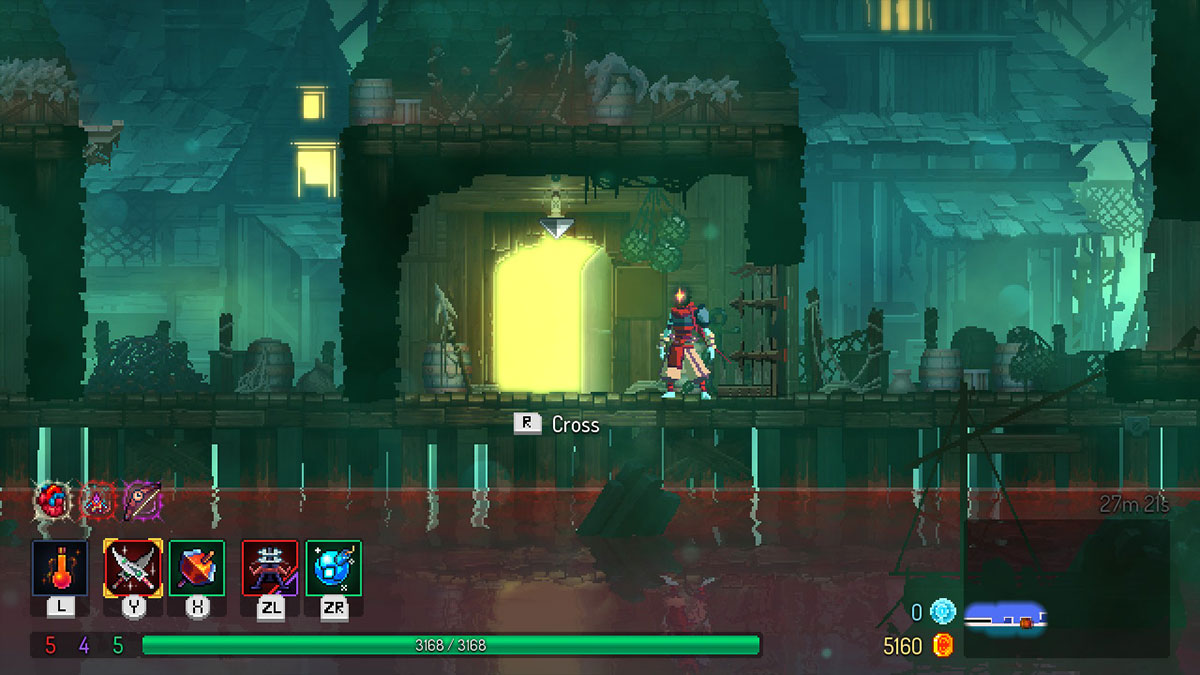Image resolution: width=1200 pixels, height=675 pixels.
Task: Select the twin daggers weapon slot
Action: (133, 568)
